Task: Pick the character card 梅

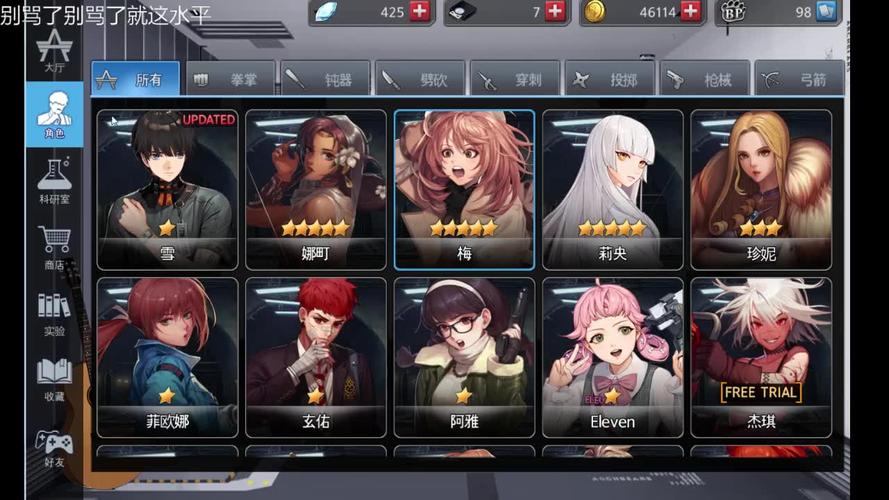Action: (x=464, y=189)
